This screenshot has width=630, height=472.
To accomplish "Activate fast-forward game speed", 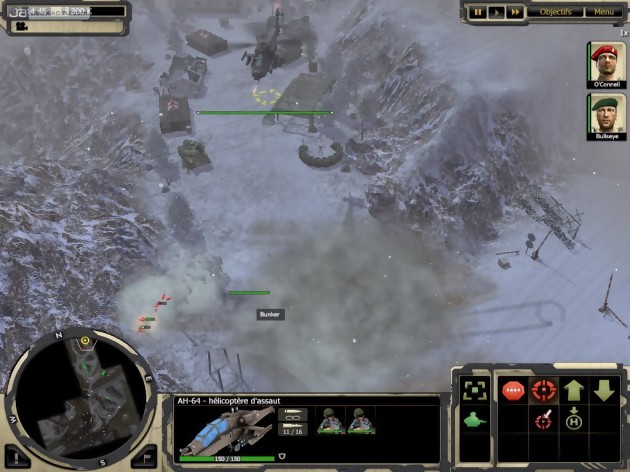I will (x=514, y=12).
